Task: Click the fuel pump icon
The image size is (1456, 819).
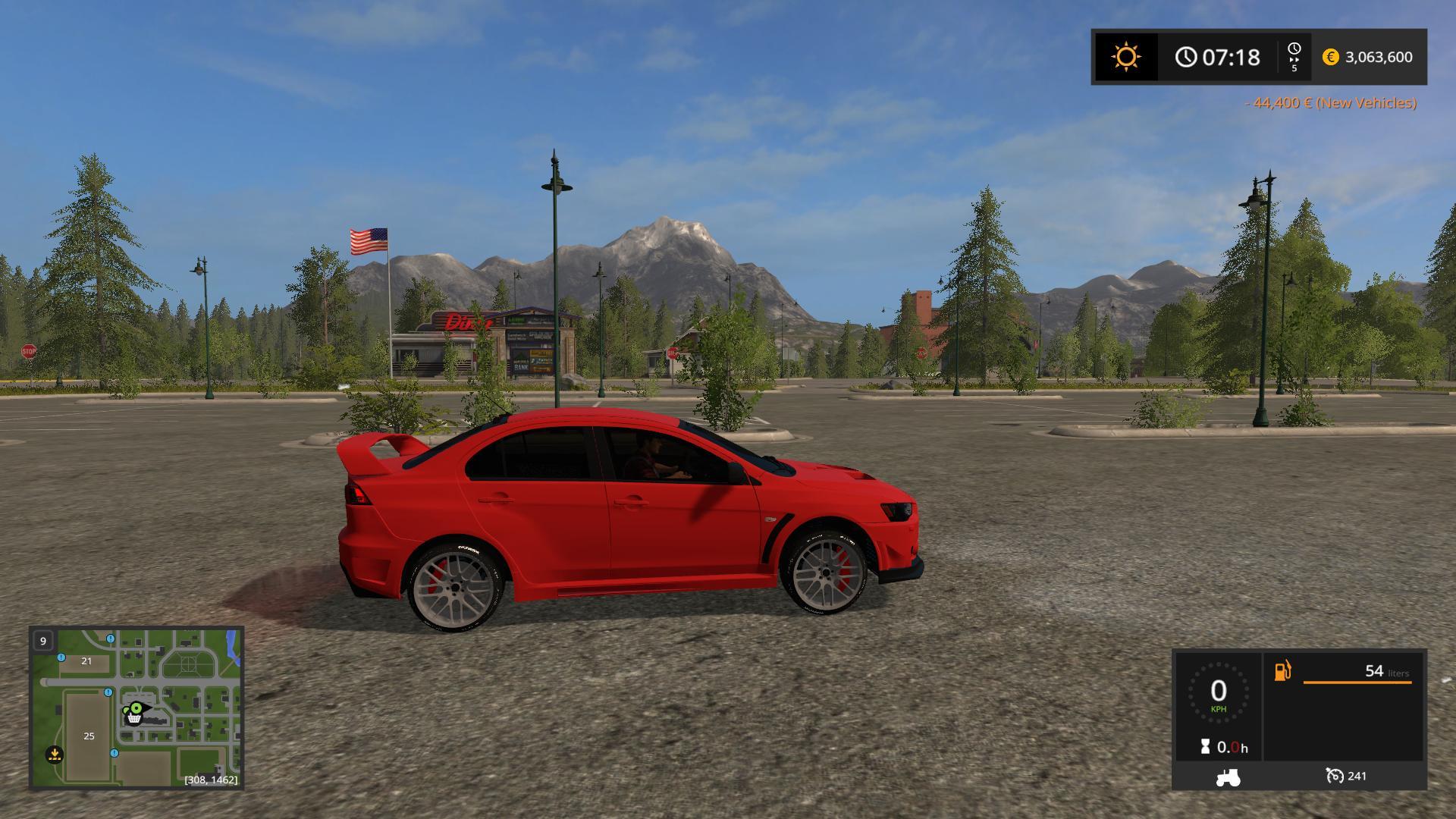Action: pos(1282,670)
